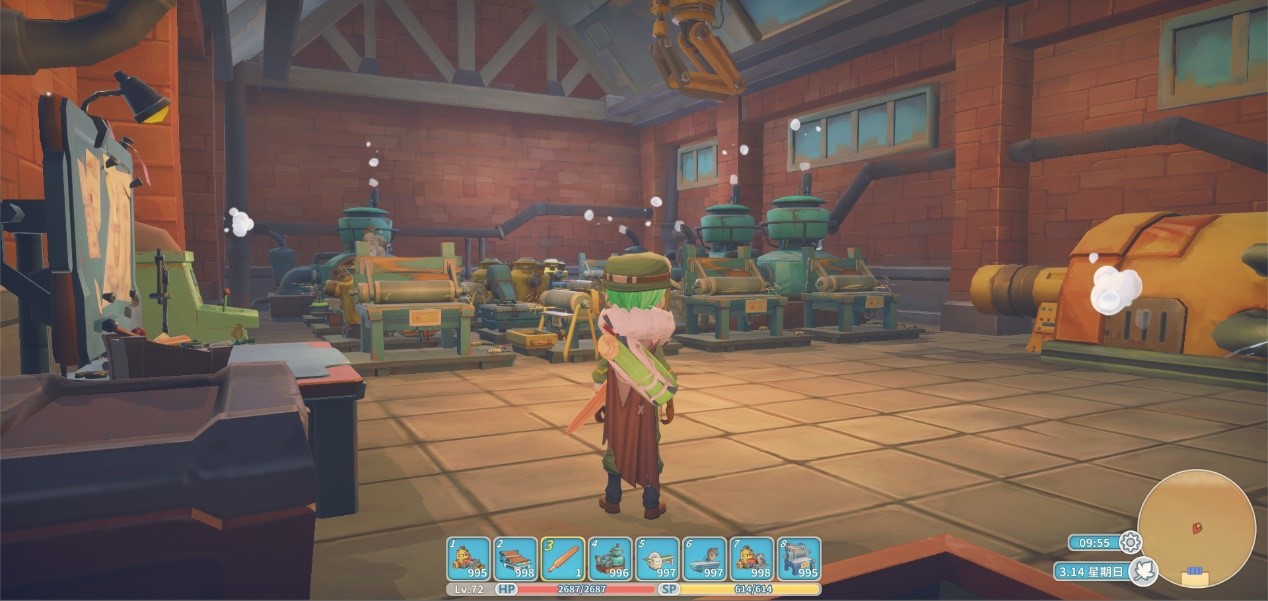Open the circular minimap
Image resolution: width=1268 pixels, height=601 pixels.
[1196, 529]
